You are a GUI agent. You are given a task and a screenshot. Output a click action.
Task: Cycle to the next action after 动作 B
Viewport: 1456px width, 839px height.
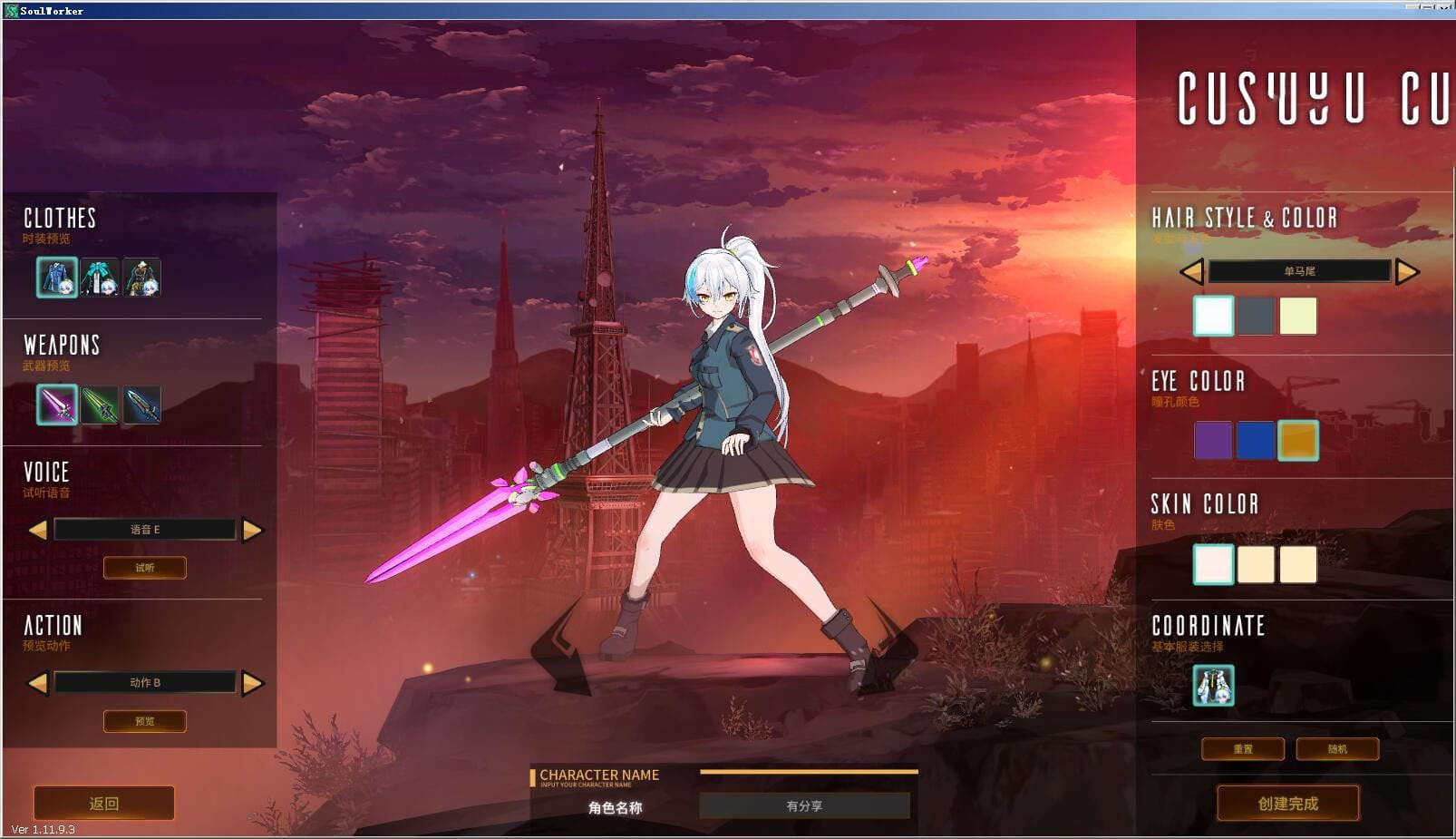[x=250, y=681]
